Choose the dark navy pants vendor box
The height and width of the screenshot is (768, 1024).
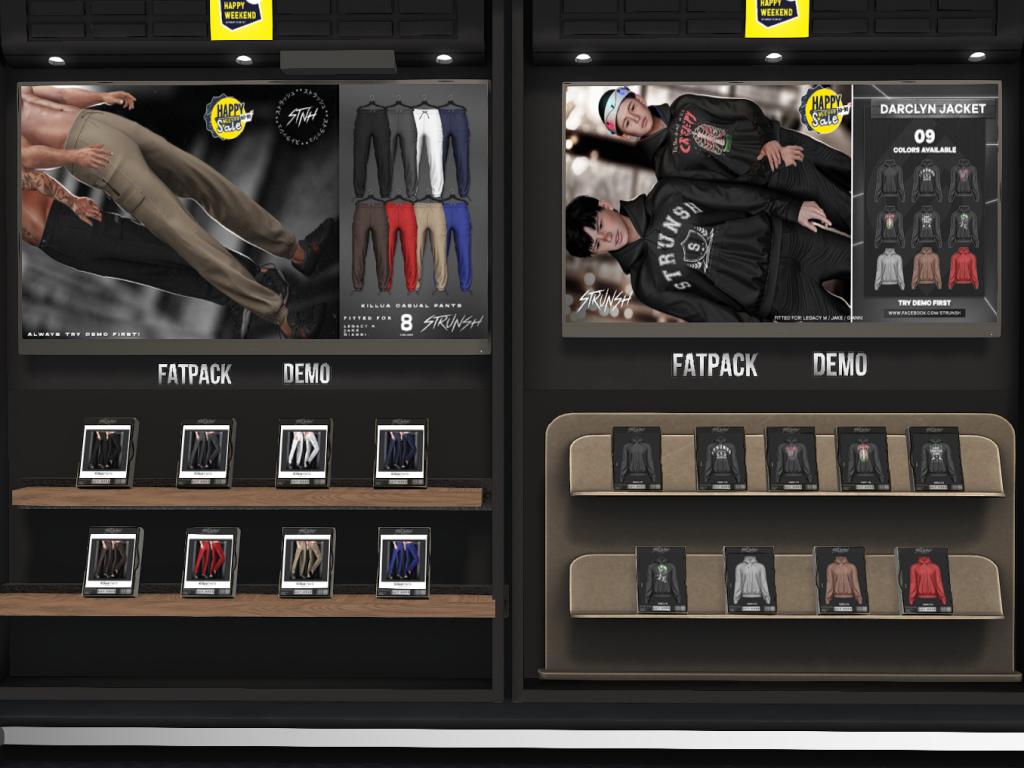point(401,452)
